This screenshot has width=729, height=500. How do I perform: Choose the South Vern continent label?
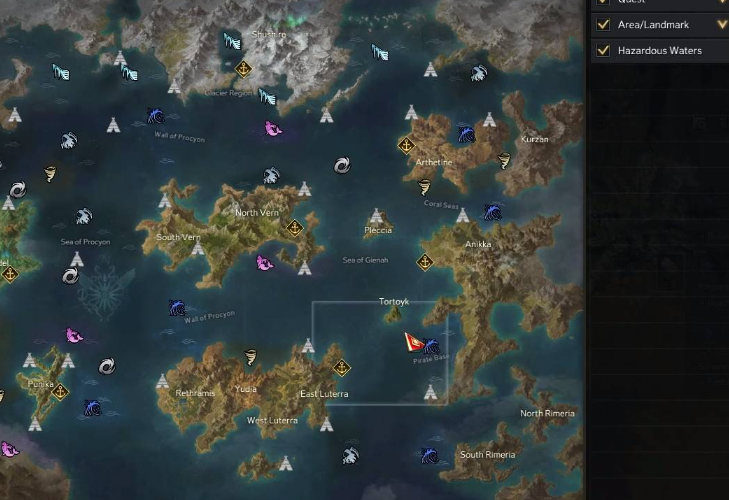point(179,237)
